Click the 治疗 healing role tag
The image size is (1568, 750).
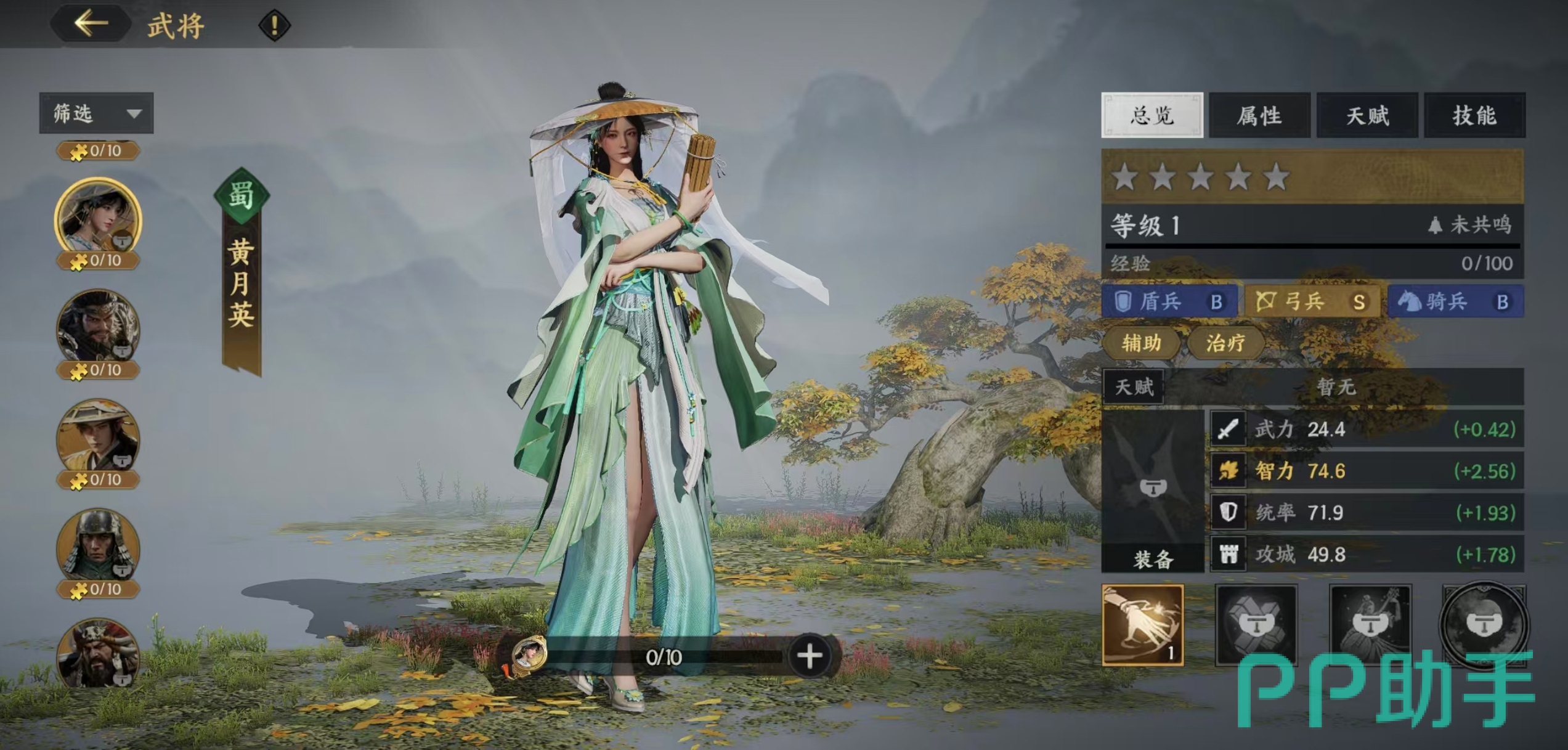1225,343
